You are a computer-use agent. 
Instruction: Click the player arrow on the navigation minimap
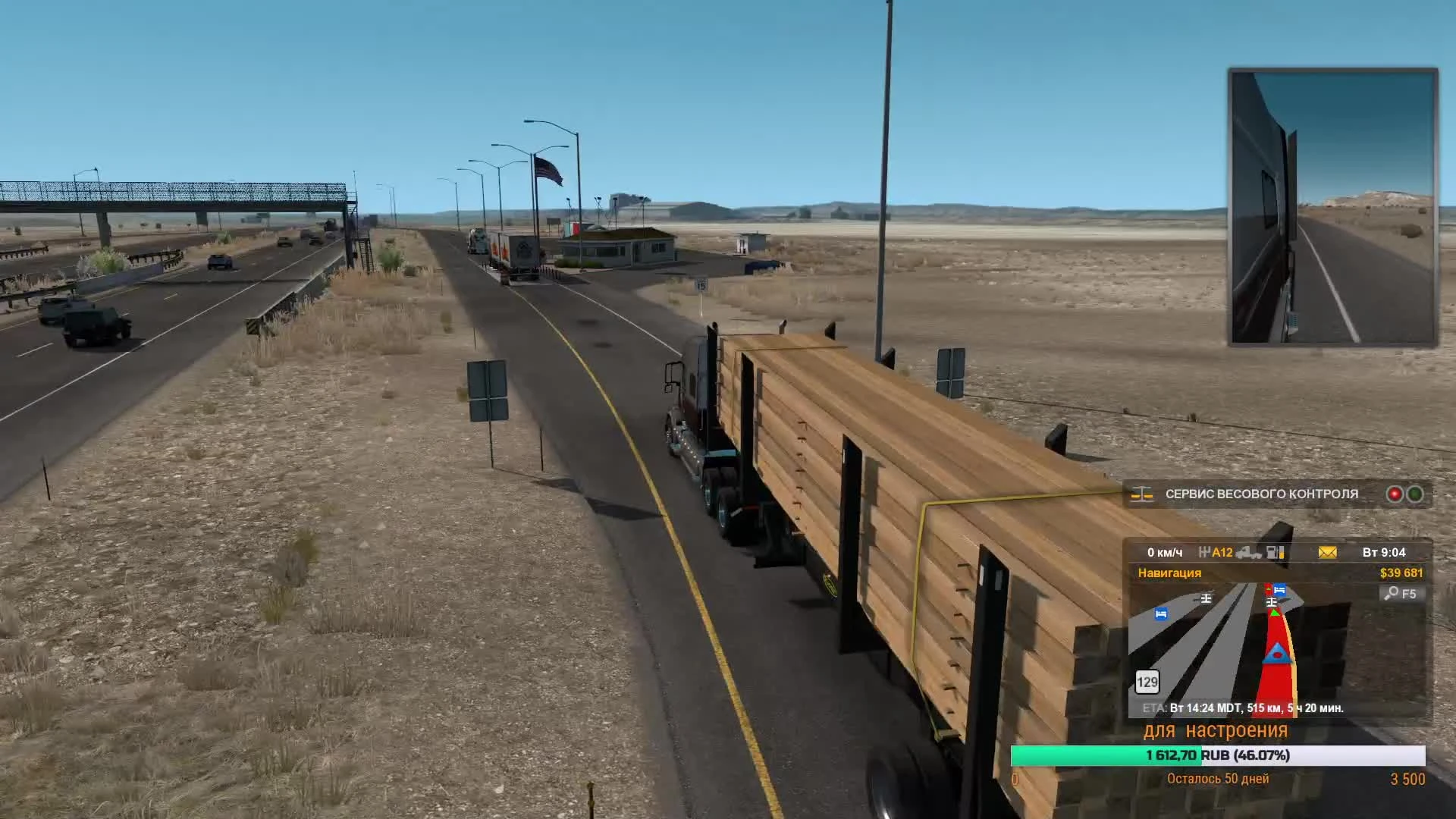pos(1277,654)
